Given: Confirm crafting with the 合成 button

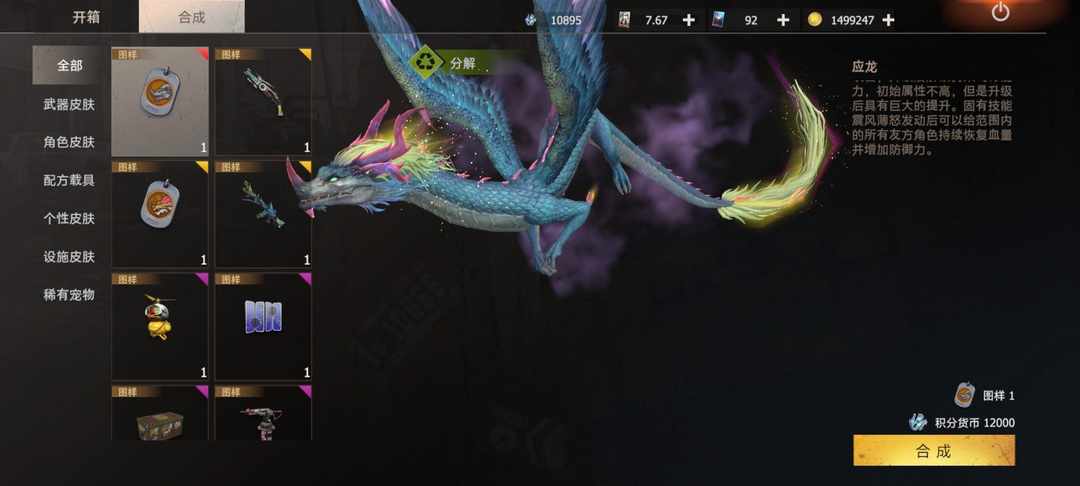Looking at the screenshot, I should (933, 451).
